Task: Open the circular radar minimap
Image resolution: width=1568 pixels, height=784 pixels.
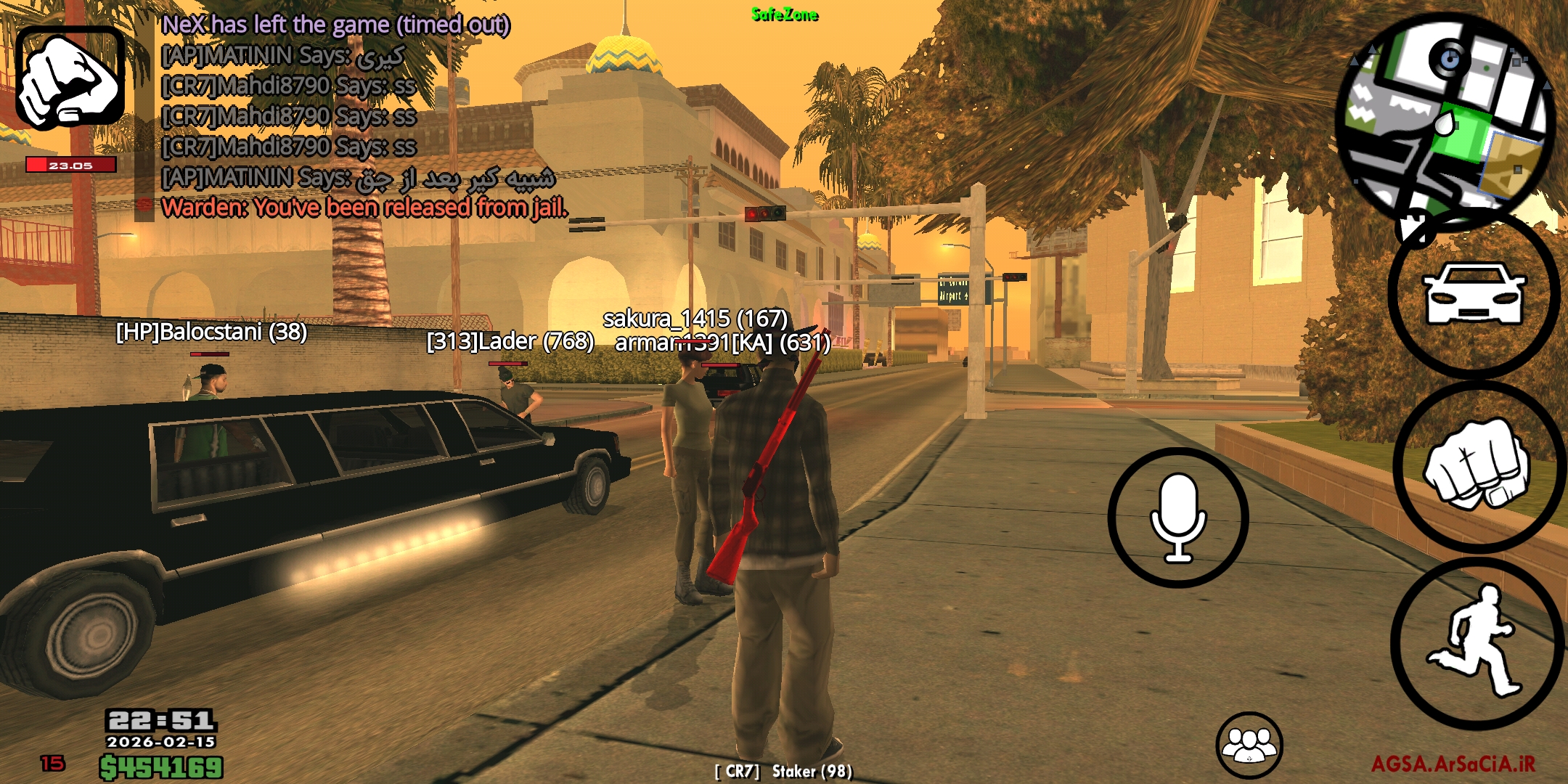Action: [1445, 120]
